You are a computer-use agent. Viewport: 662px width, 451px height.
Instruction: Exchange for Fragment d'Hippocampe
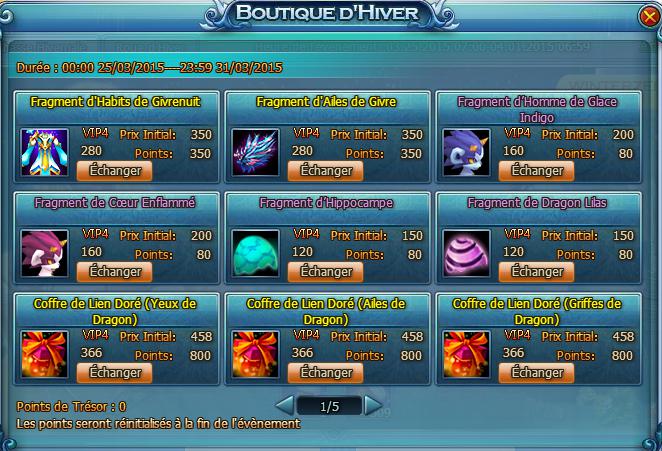327,271
